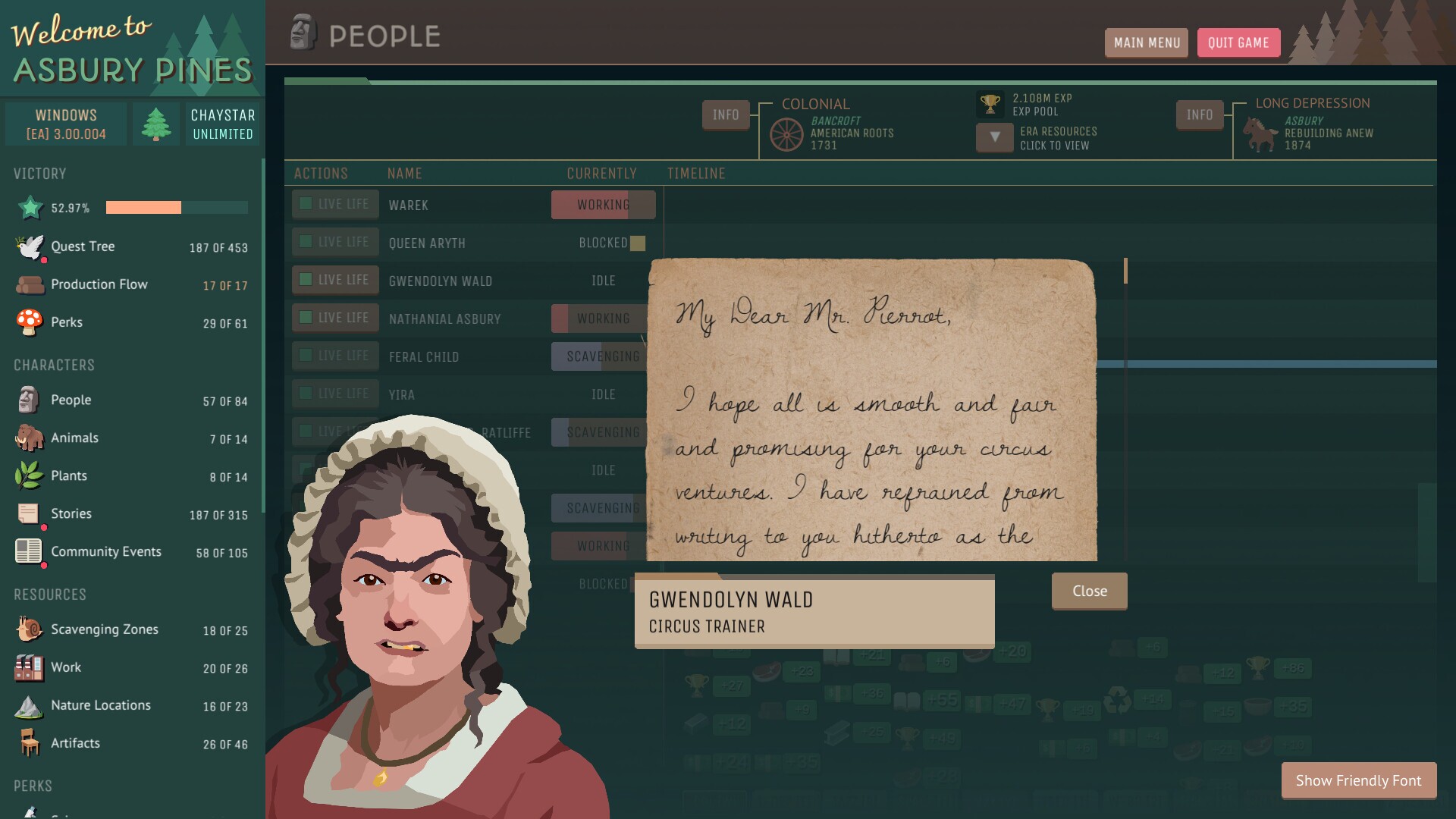Expand Long Depression era details via INFO
The width and height of the screenshot is (1456, 819).
[1199, 115]
